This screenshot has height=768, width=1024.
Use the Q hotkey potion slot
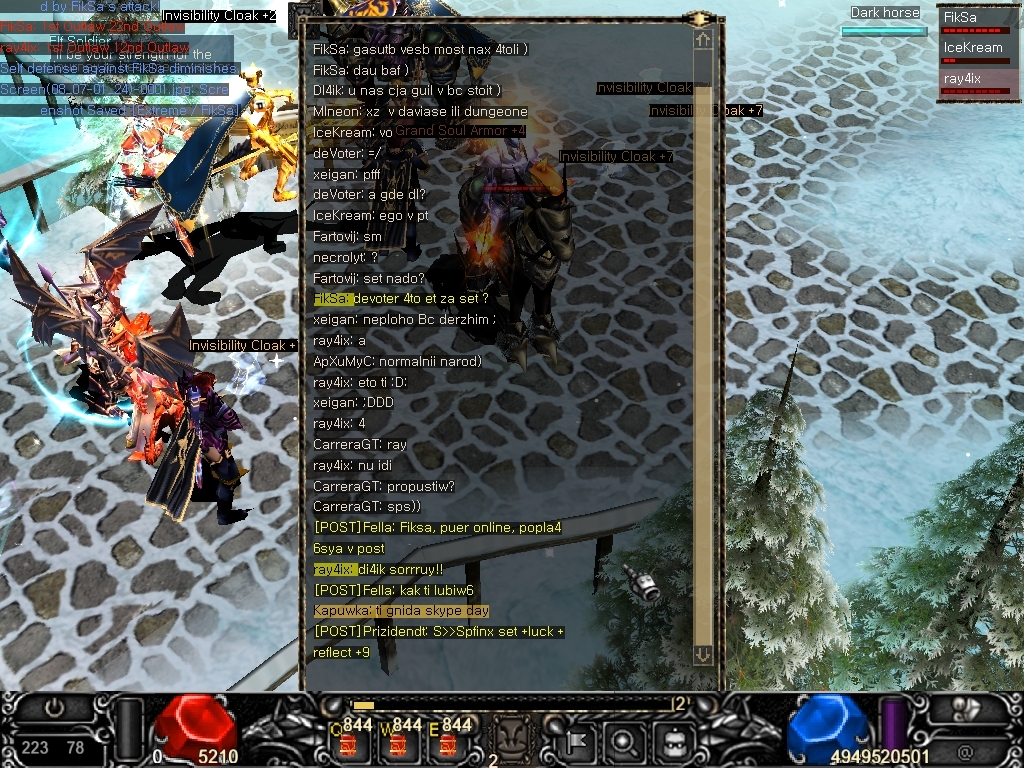pyautogui.click(x=350, y=743)
